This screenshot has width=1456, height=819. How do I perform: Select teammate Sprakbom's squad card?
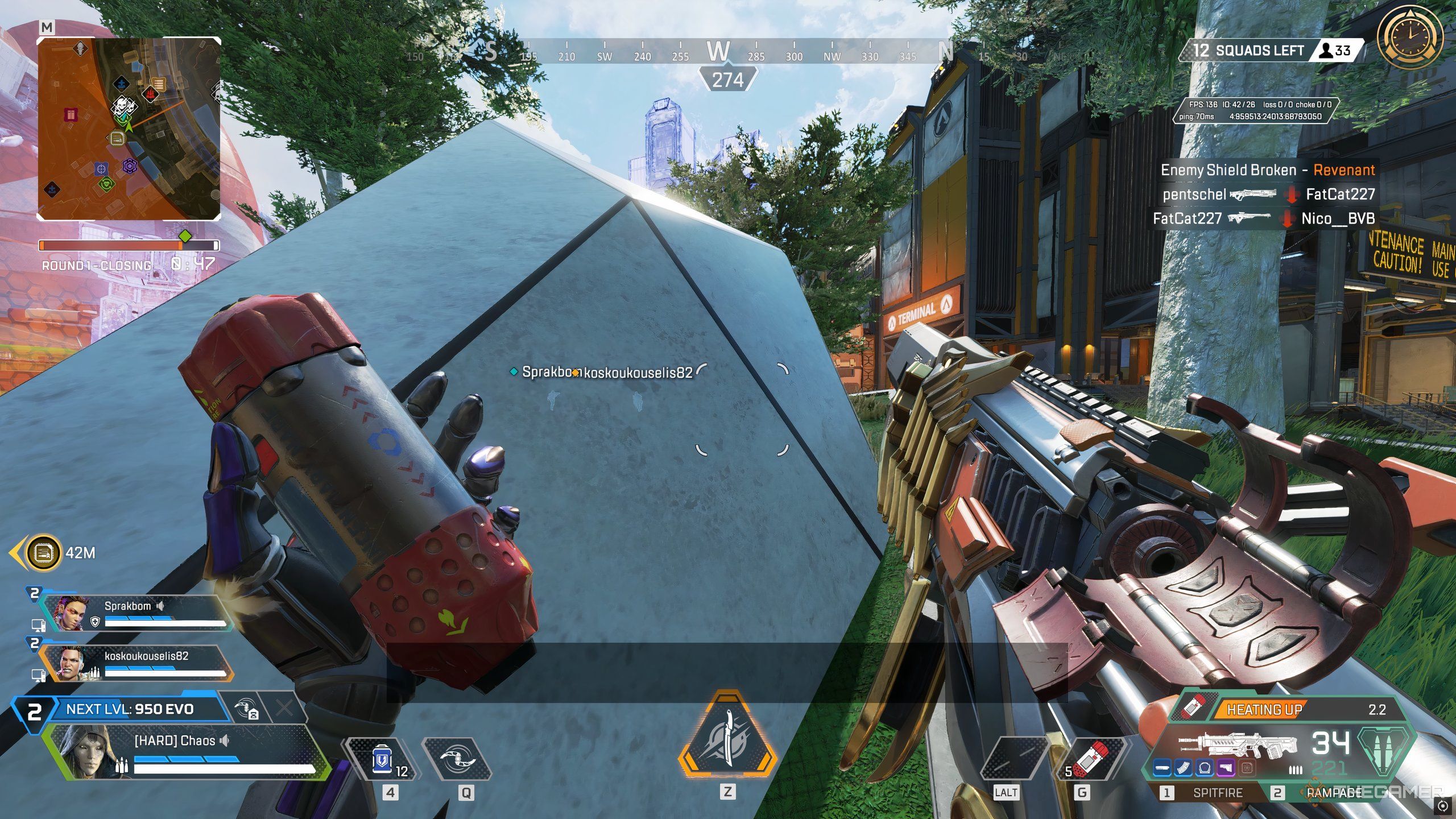[136, 613]
